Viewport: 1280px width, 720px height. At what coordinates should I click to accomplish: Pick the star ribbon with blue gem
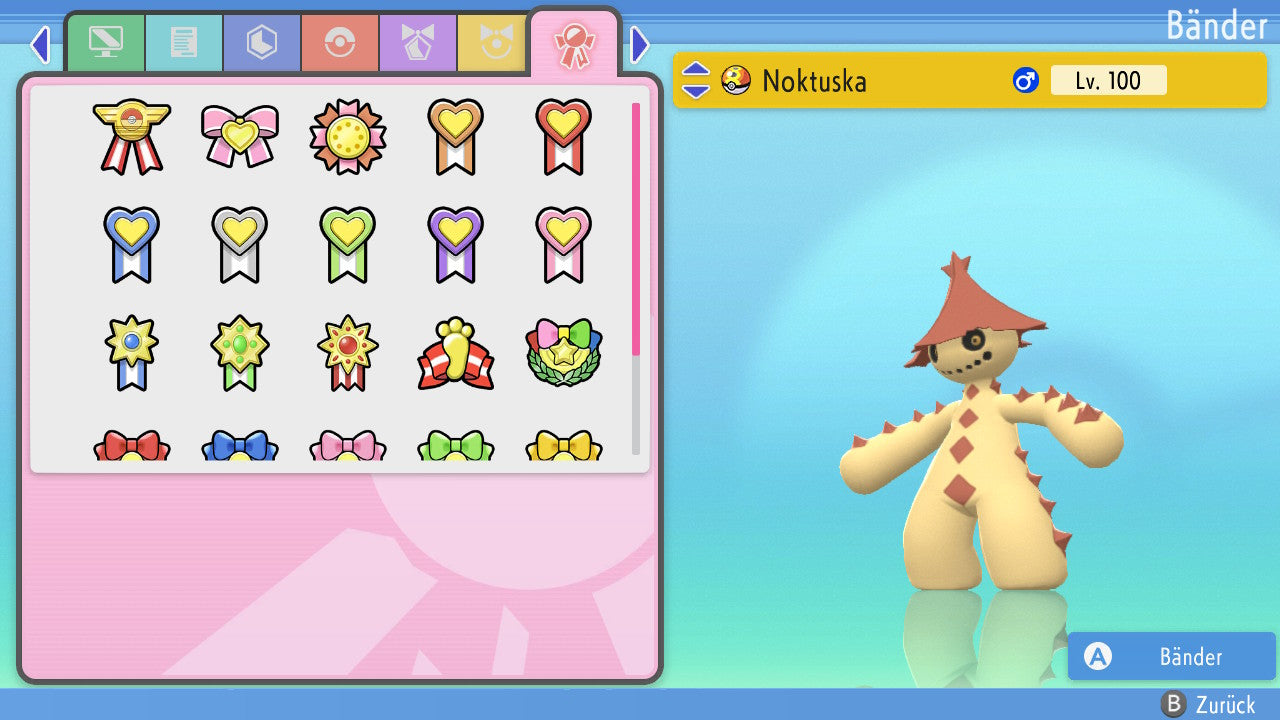tap(132, 352)
